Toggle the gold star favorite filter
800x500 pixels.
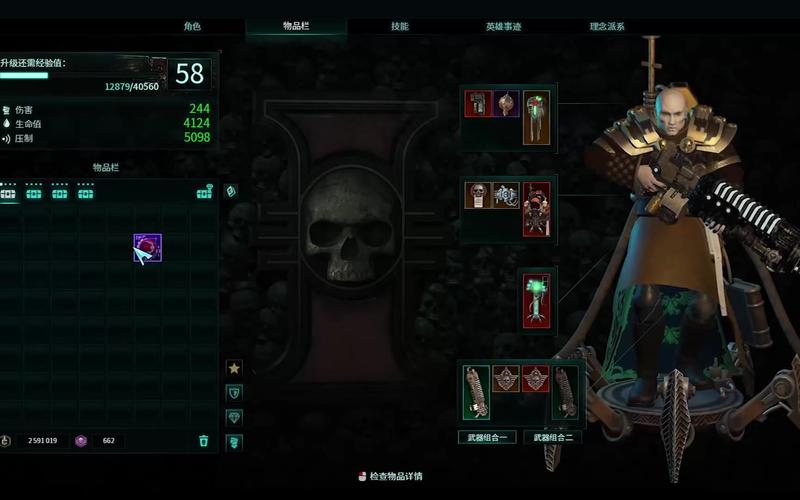(234, 368)
